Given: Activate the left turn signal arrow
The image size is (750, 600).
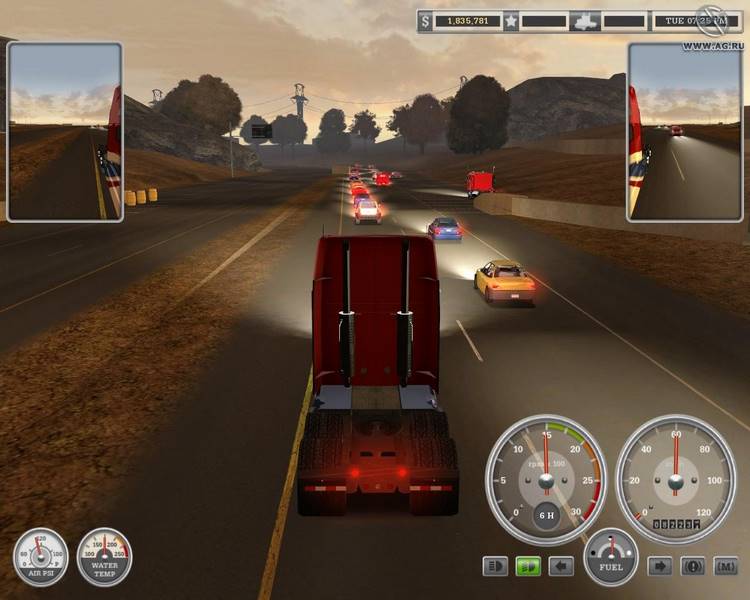Looking at the screenshot, I should point(561,567).
